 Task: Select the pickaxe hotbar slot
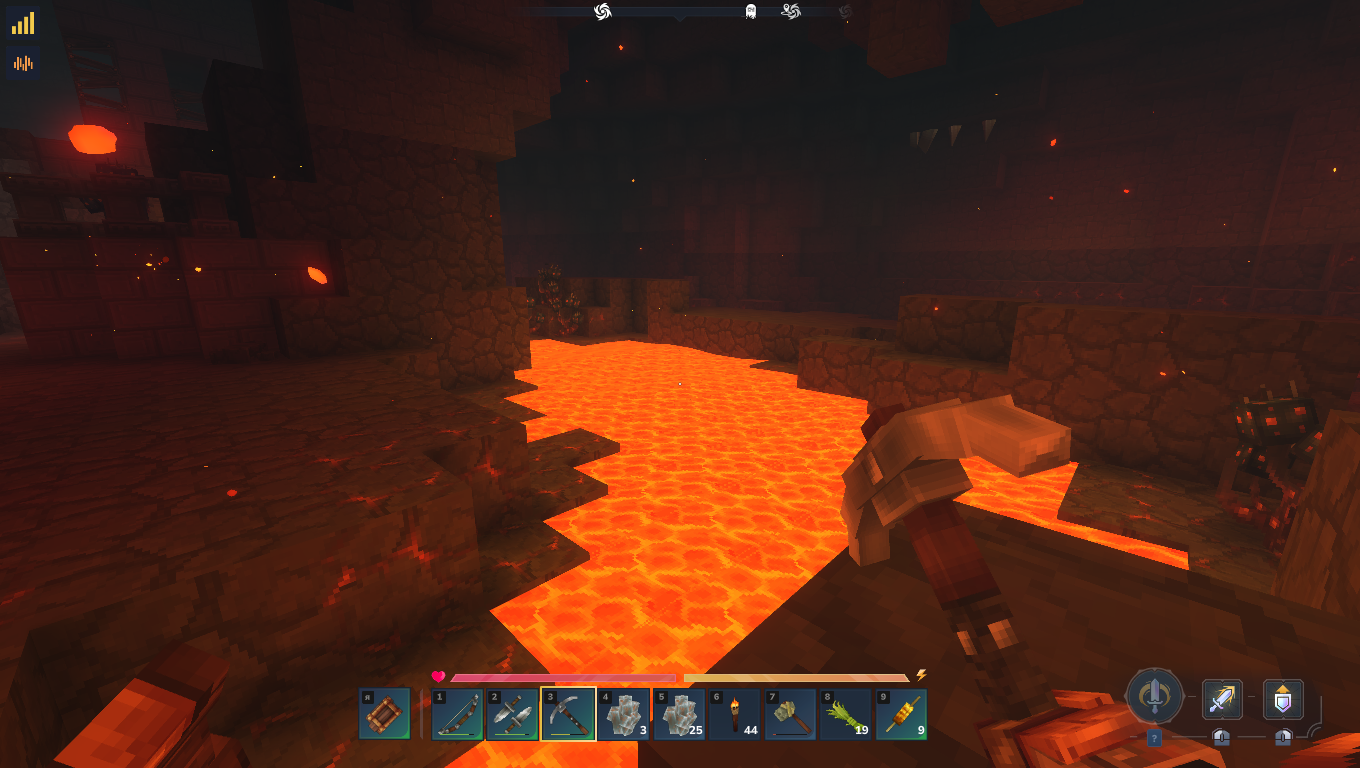click(568, 714)
